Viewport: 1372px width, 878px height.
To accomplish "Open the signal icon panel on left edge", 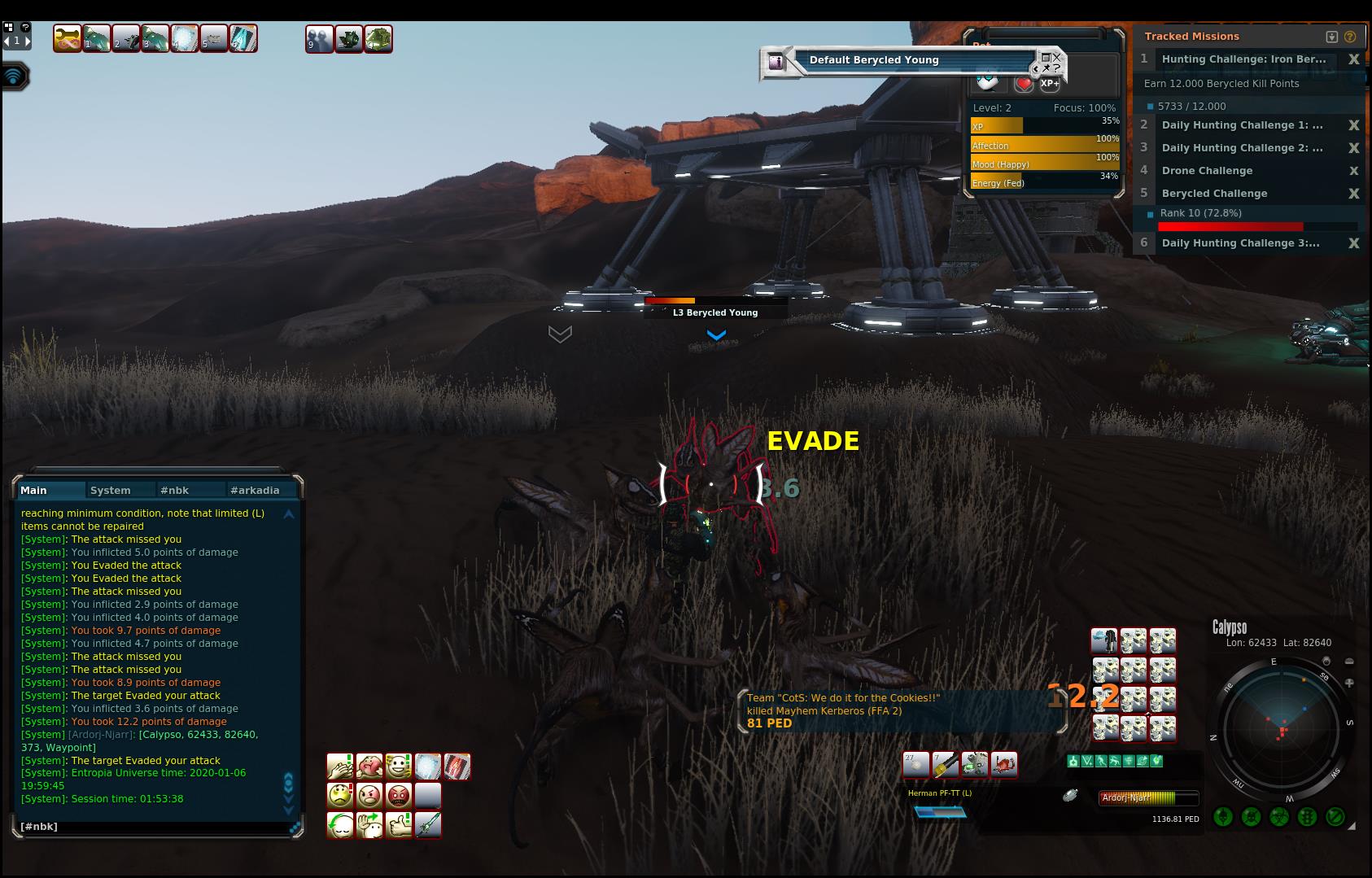I will (x=15, y=76).
